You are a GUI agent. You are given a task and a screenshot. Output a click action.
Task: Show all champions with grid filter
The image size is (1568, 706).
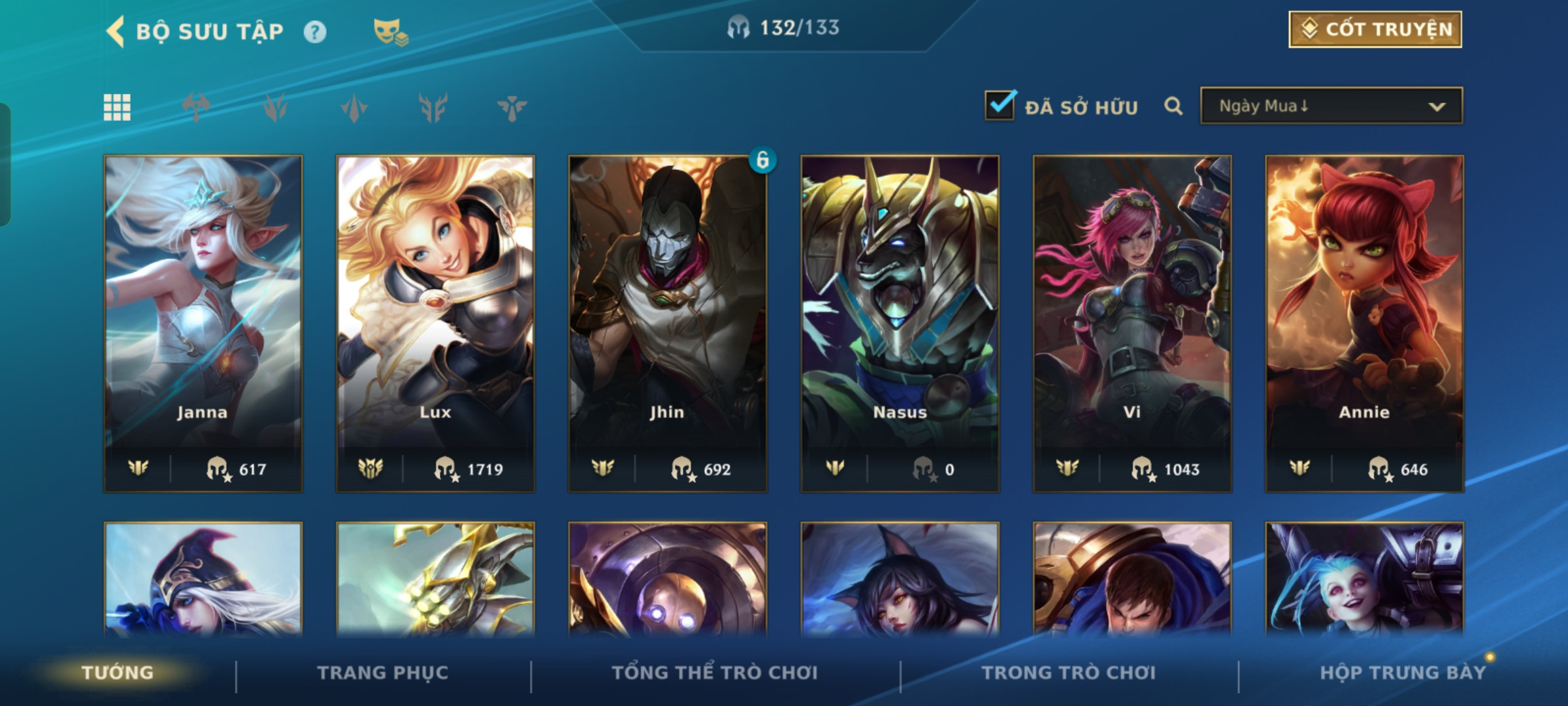pos(117,107)
